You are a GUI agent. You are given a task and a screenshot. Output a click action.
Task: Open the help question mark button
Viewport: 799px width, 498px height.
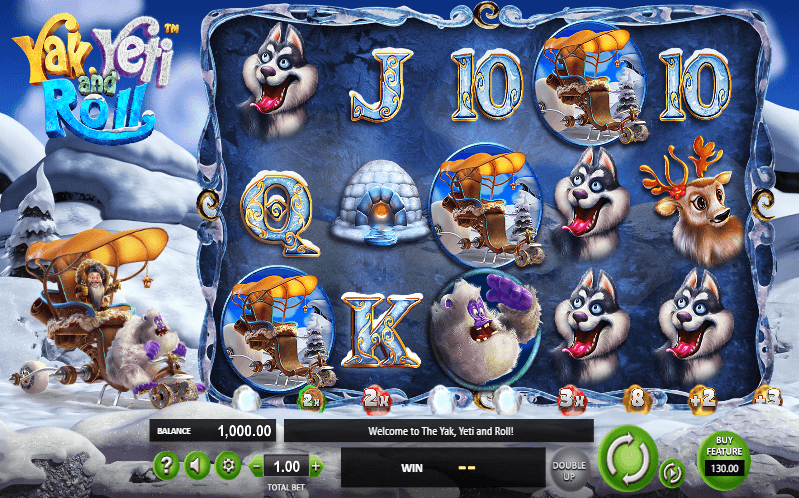(x=167, y=465)
